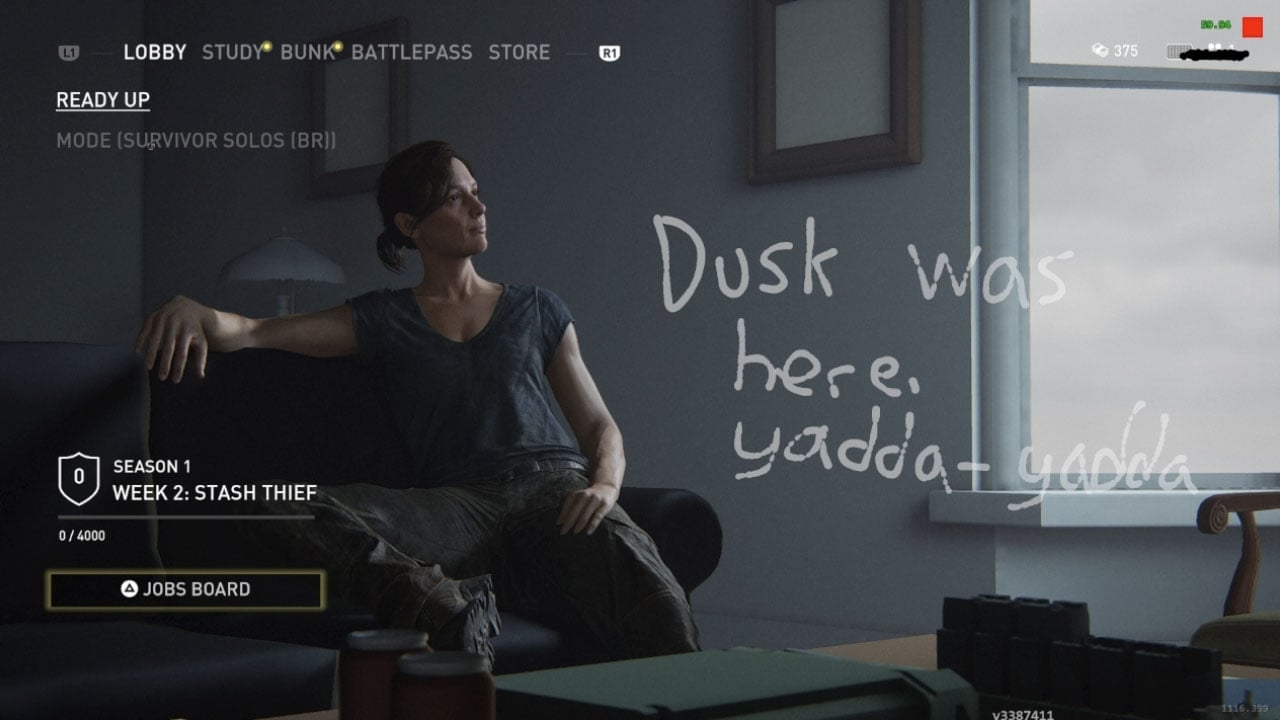The height and width of the screenshot is (720, 1280).
Task: Open the STORE tab
Action: [519, 52]
